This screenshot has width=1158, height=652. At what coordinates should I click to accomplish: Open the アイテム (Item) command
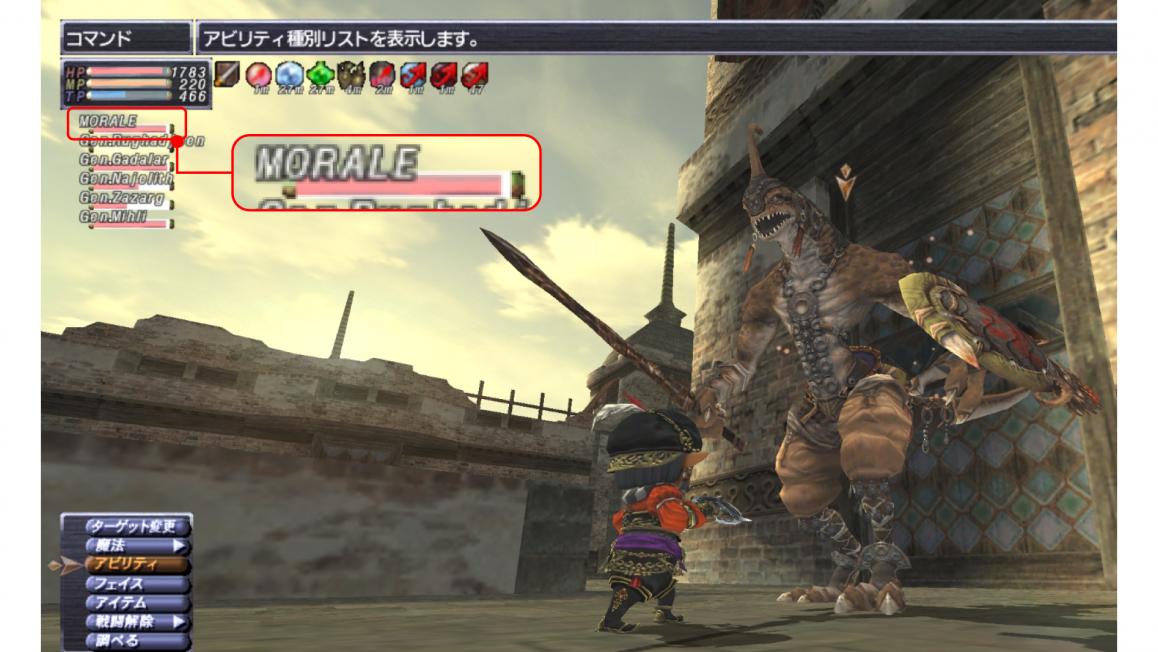click(126, 602)
